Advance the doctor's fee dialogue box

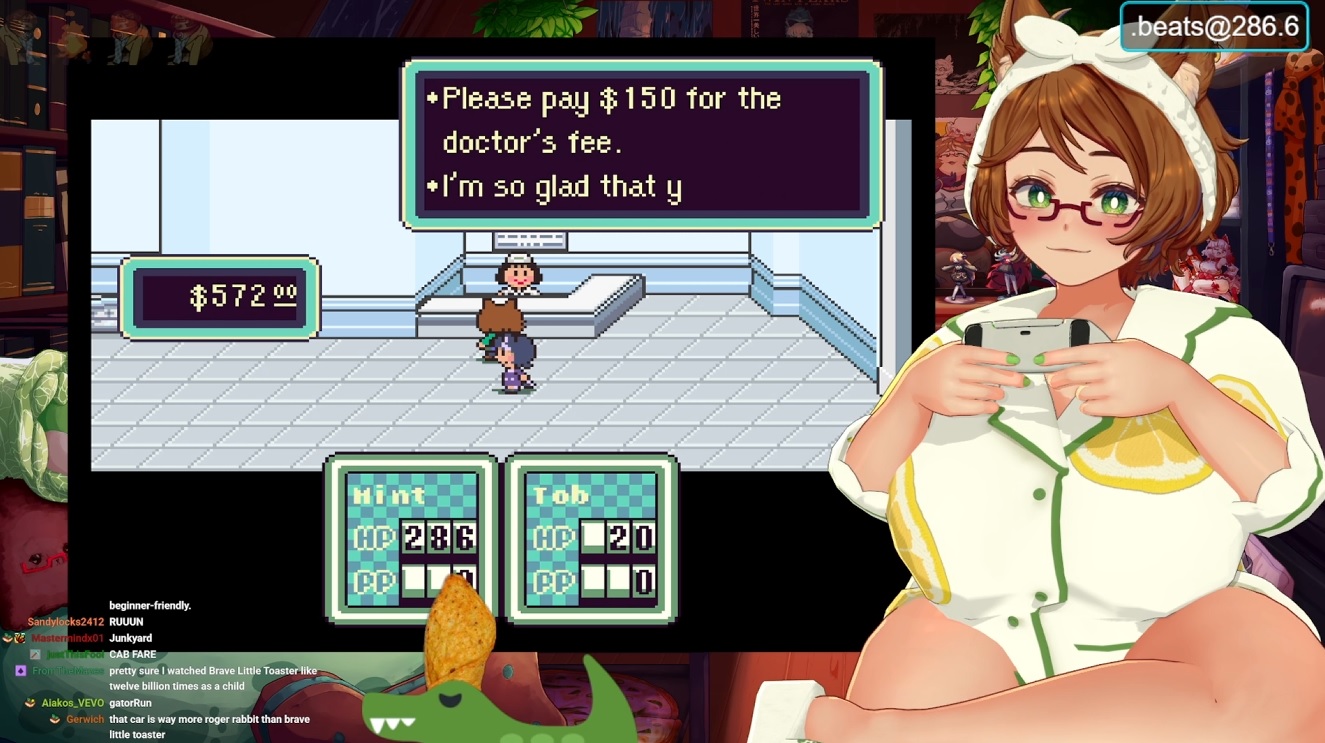(x=642, y=142)
